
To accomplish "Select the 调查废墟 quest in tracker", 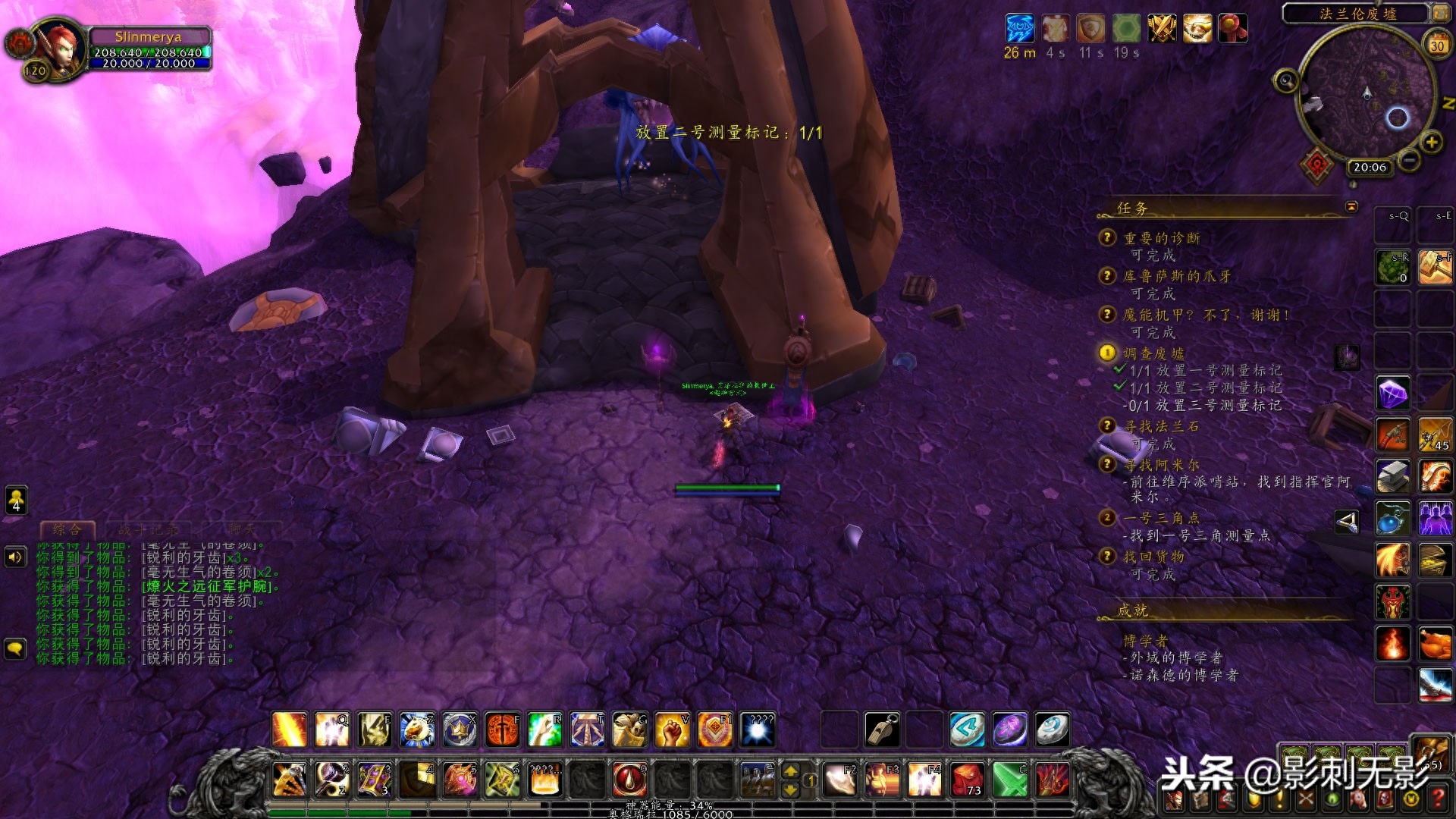I will click(x=1153, y=353).
